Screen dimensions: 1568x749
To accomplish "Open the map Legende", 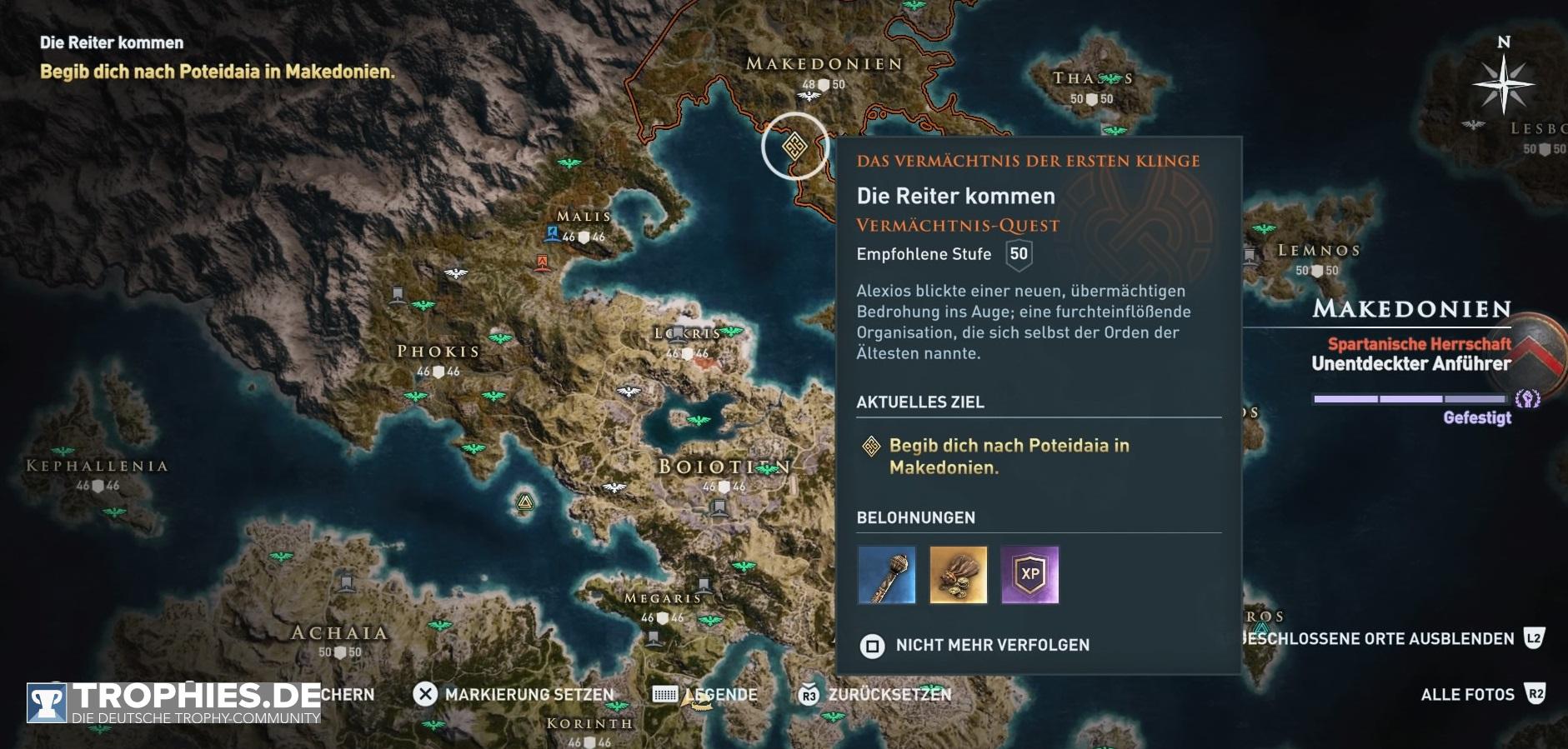I will pos(705,694).
